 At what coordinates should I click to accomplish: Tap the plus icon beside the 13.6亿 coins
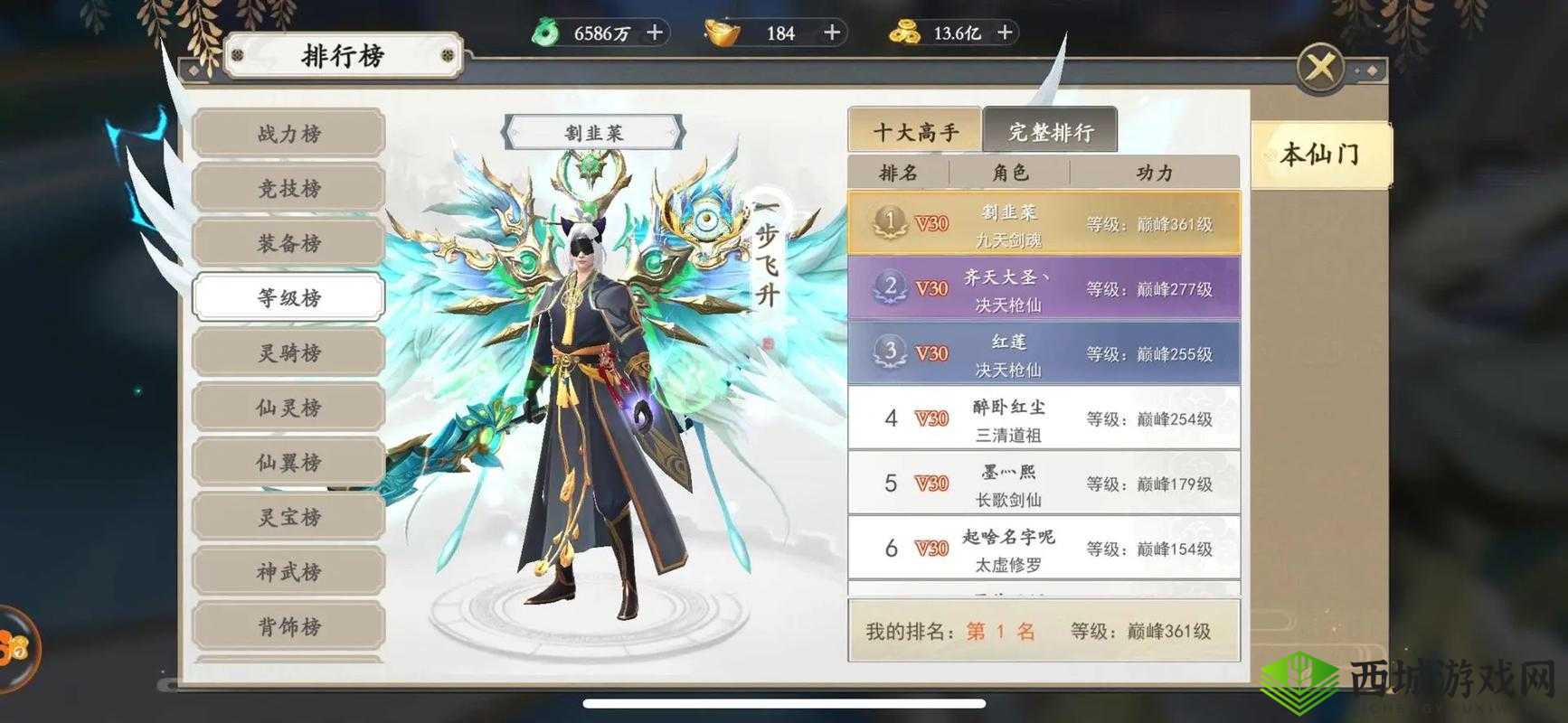pos(1004,33)
